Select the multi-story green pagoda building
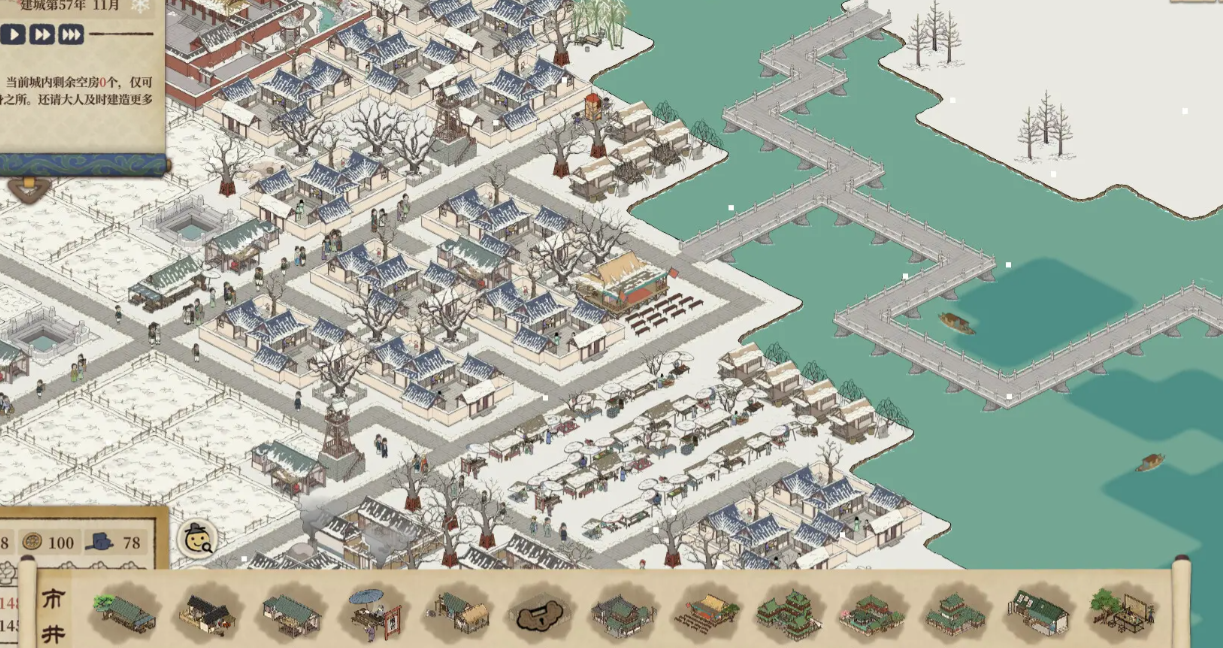1223x648 pixels. tap(788, 611)
